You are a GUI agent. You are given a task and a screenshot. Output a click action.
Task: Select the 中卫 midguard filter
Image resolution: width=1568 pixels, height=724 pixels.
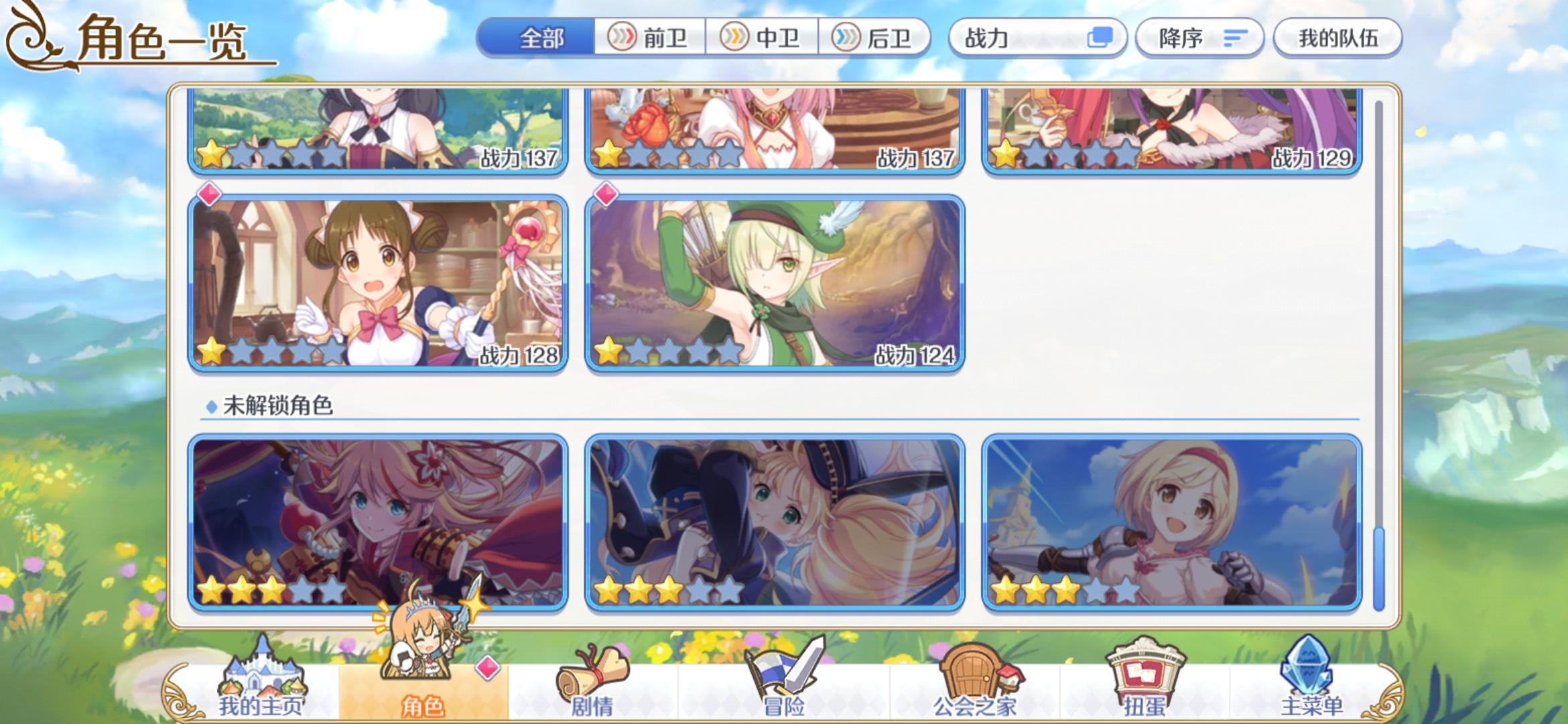pos(761,38)
